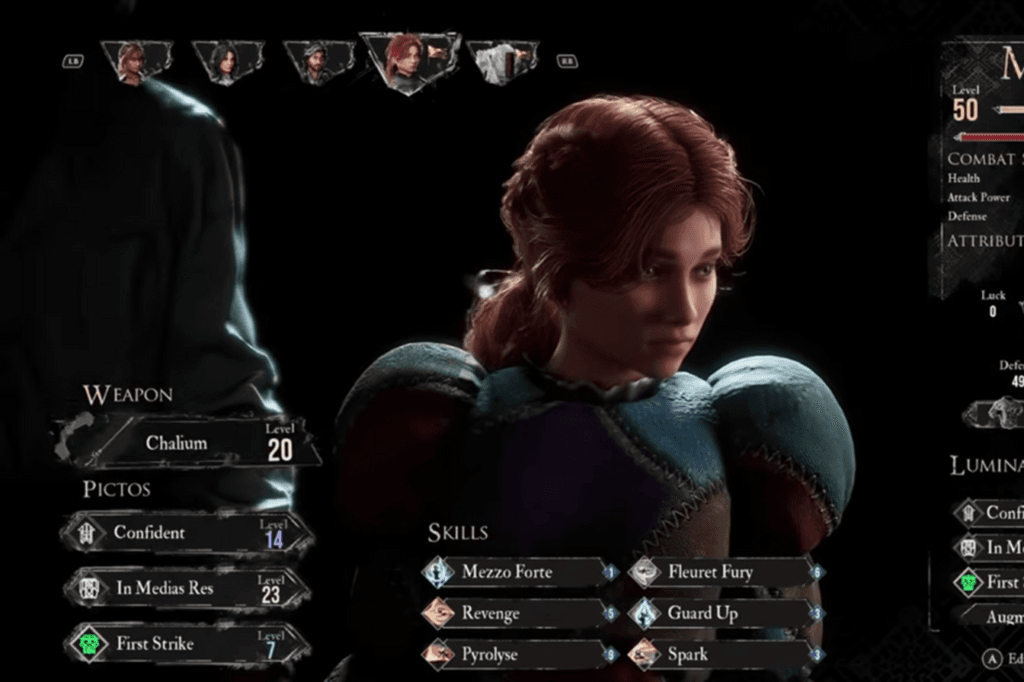The width and height of the screenshot is (1024, 682).
Task: Switch to the dark-haired woman portrait tab
Action: 227,61
